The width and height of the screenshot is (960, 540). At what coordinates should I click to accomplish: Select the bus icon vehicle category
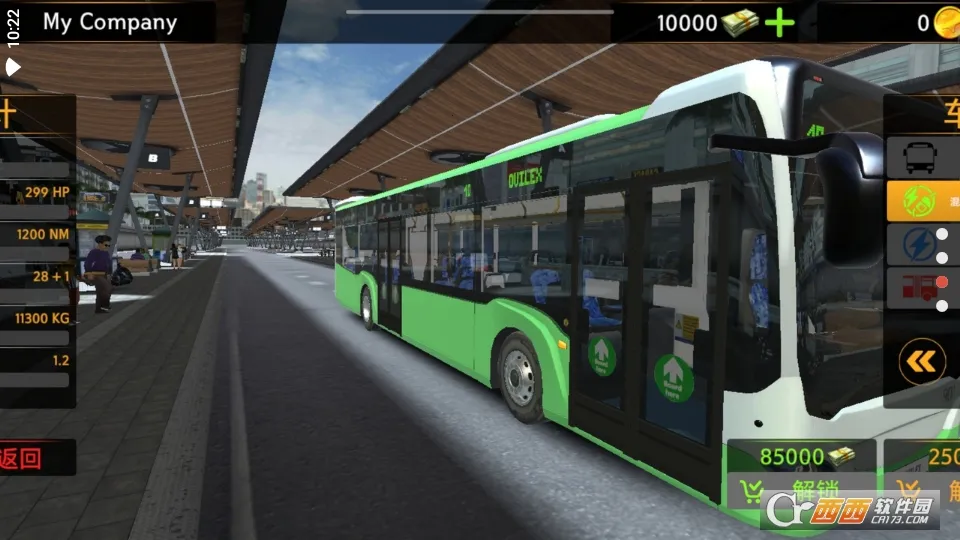(920, 157)
